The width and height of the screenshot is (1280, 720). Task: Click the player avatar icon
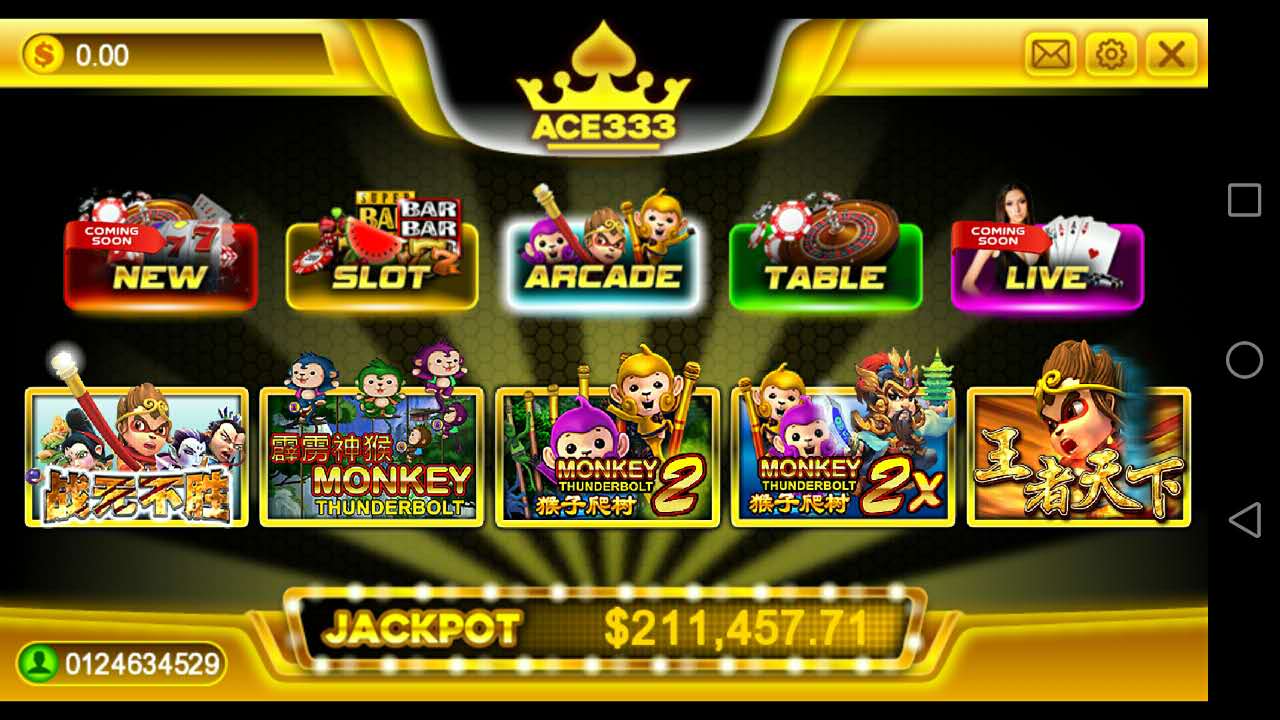pyautogui.click(x=36, y=662)
